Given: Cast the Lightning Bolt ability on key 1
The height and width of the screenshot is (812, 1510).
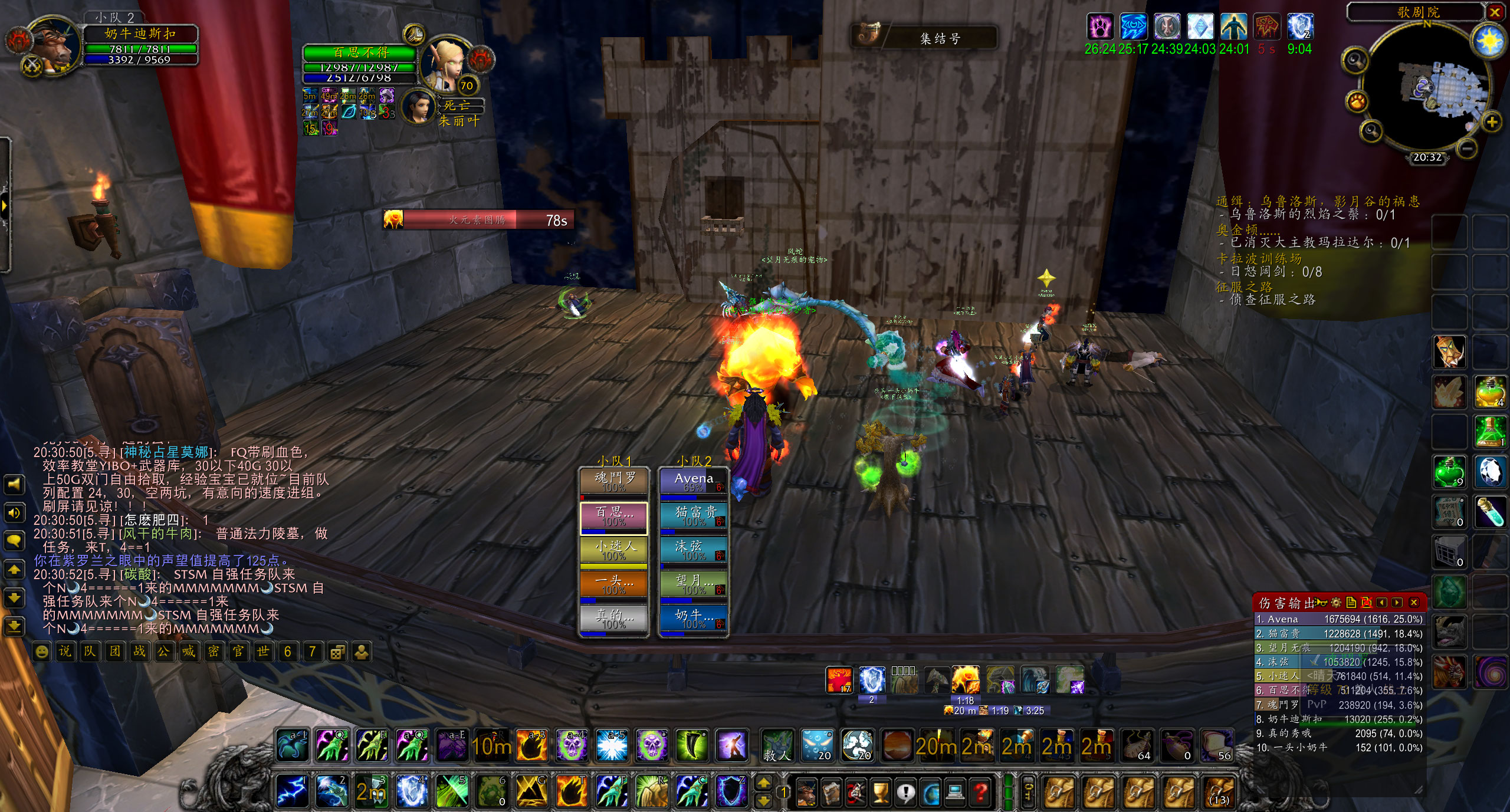Looking at the screenshot, I should click(292, 790).
